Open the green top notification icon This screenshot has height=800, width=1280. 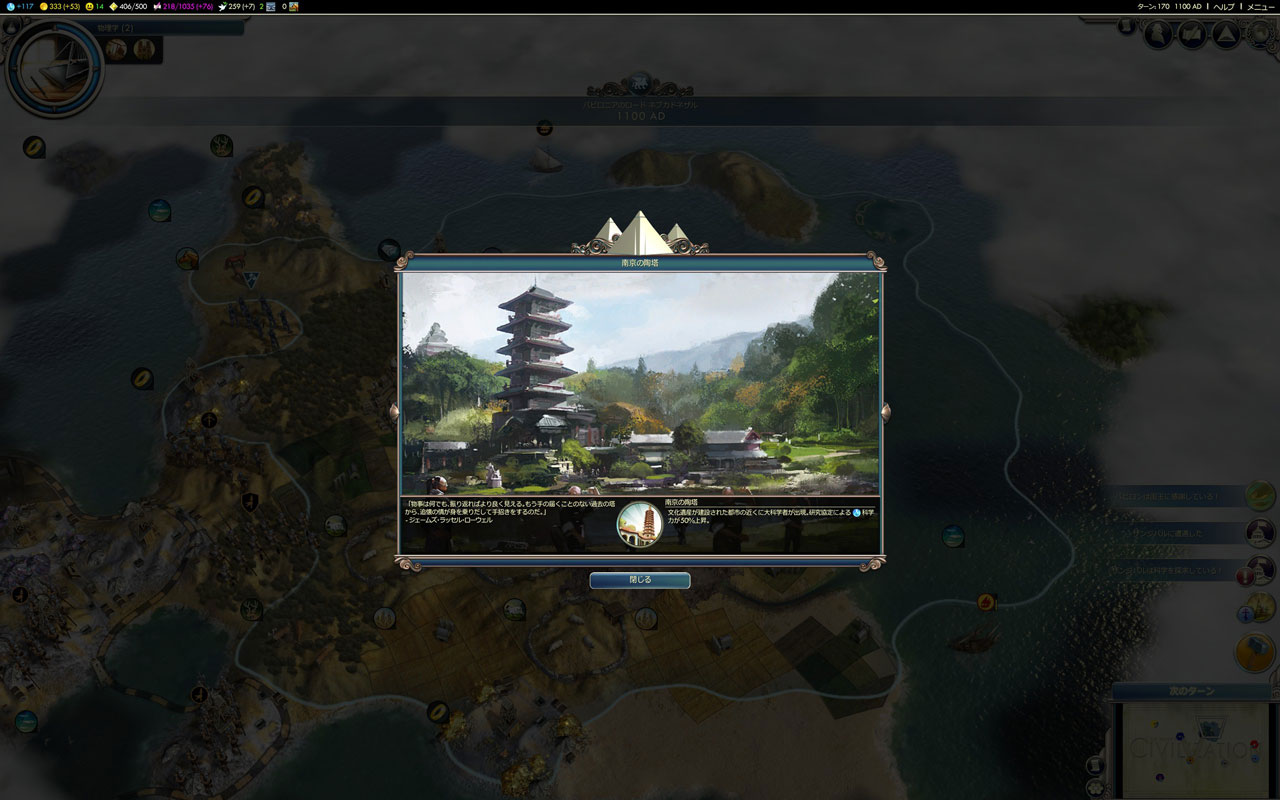1259,495
